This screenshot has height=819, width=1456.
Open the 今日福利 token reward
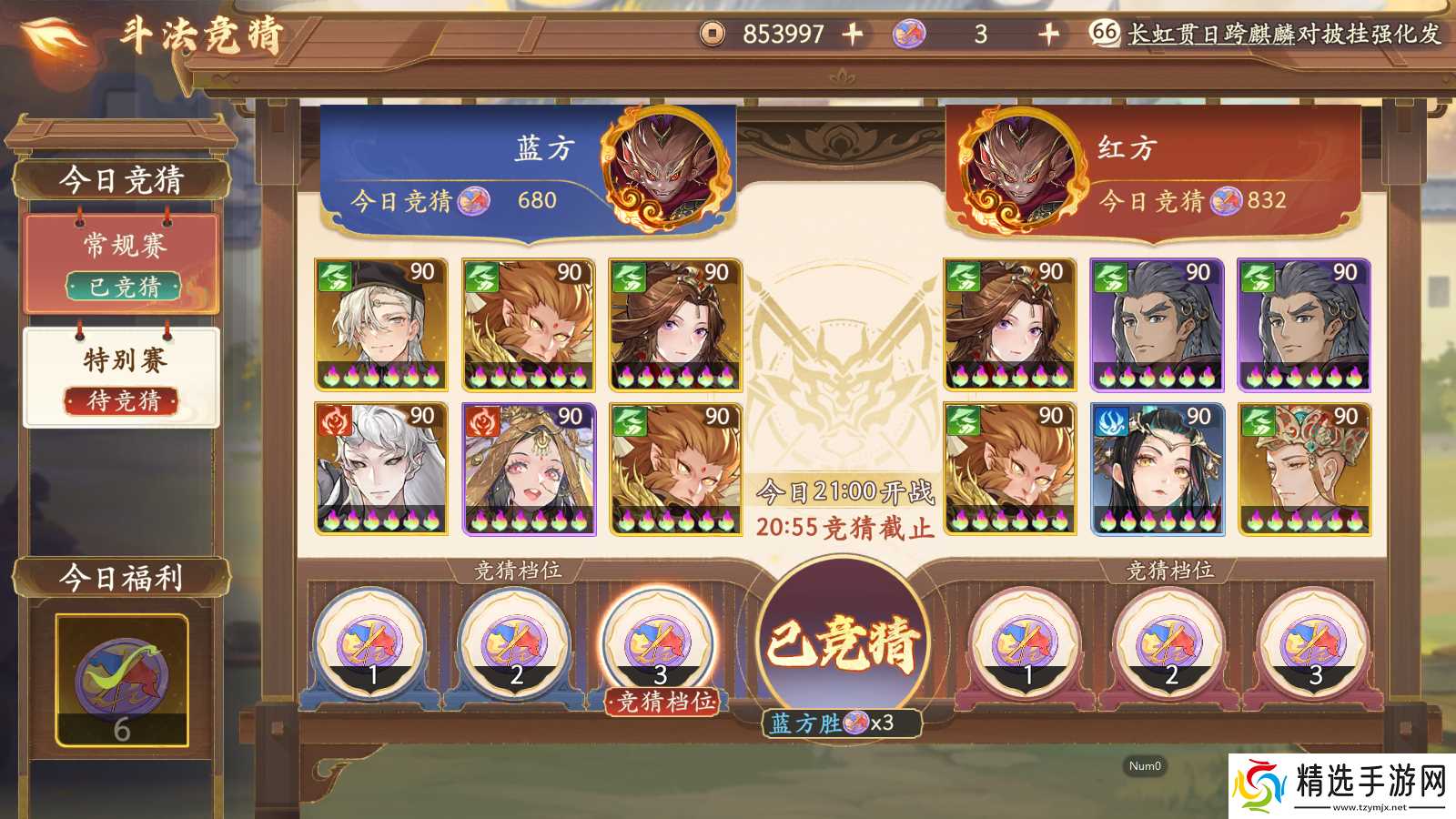tap(122, 680)
